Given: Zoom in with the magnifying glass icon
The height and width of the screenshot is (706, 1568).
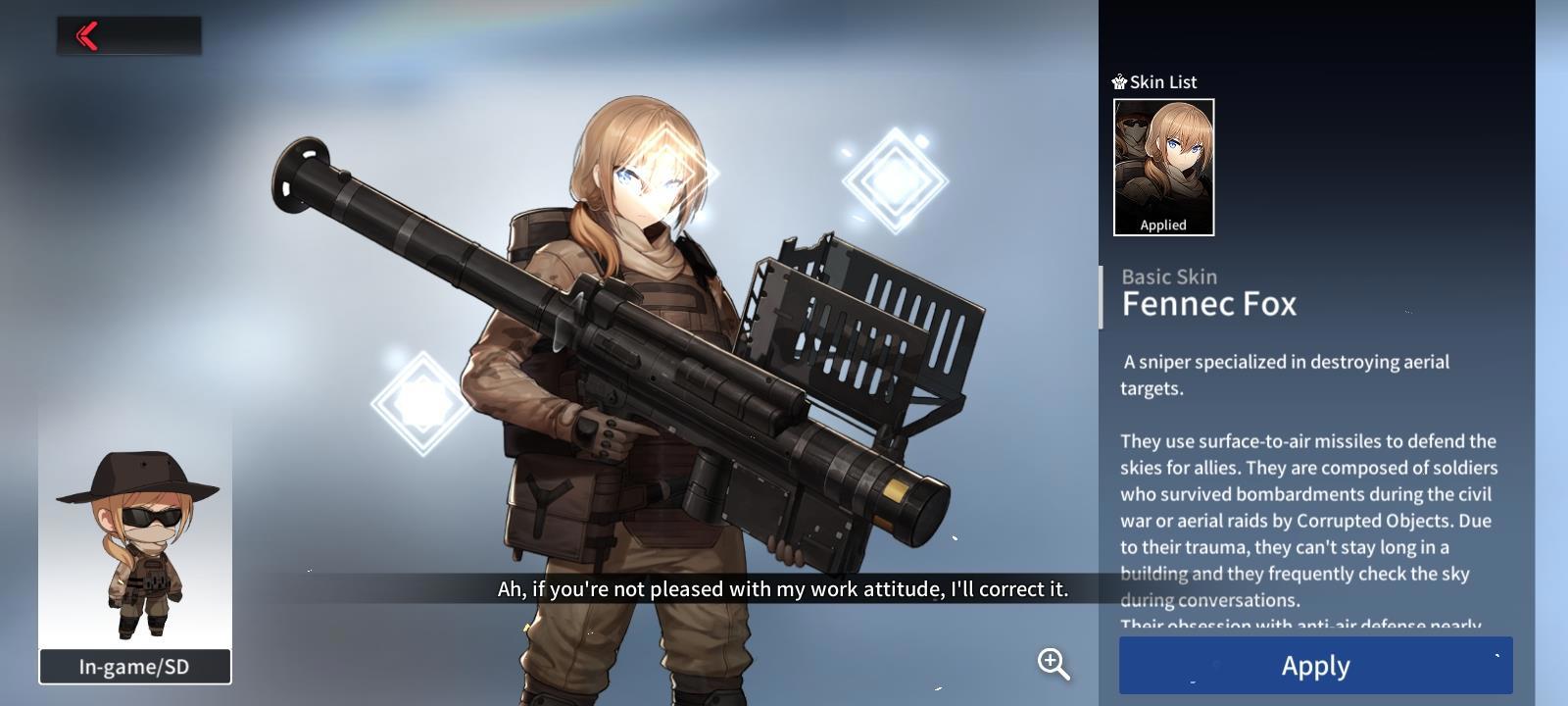Looking at the screenshot, I should [1053, 664].
